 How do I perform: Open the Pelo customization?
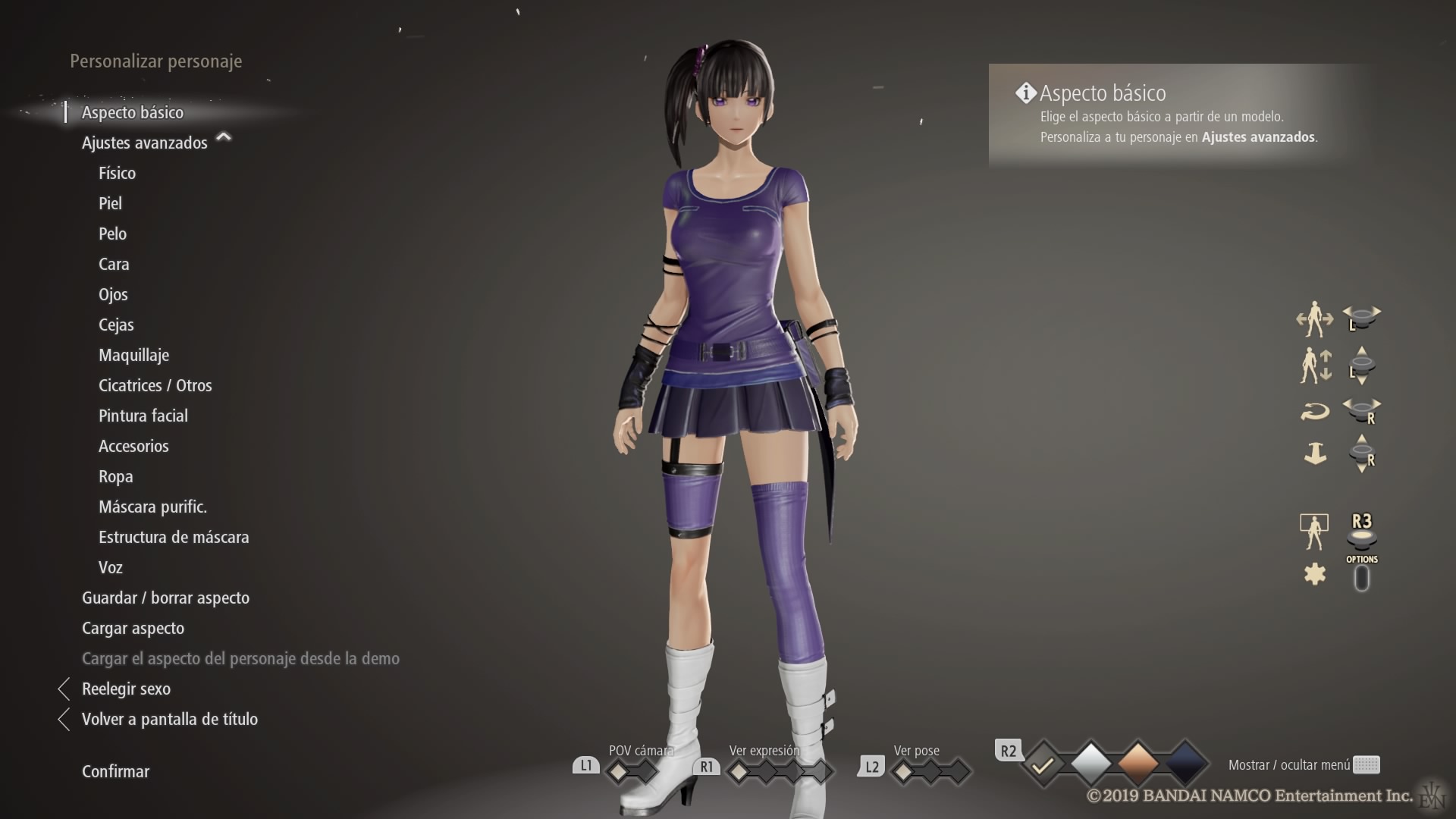click(112, 234)
